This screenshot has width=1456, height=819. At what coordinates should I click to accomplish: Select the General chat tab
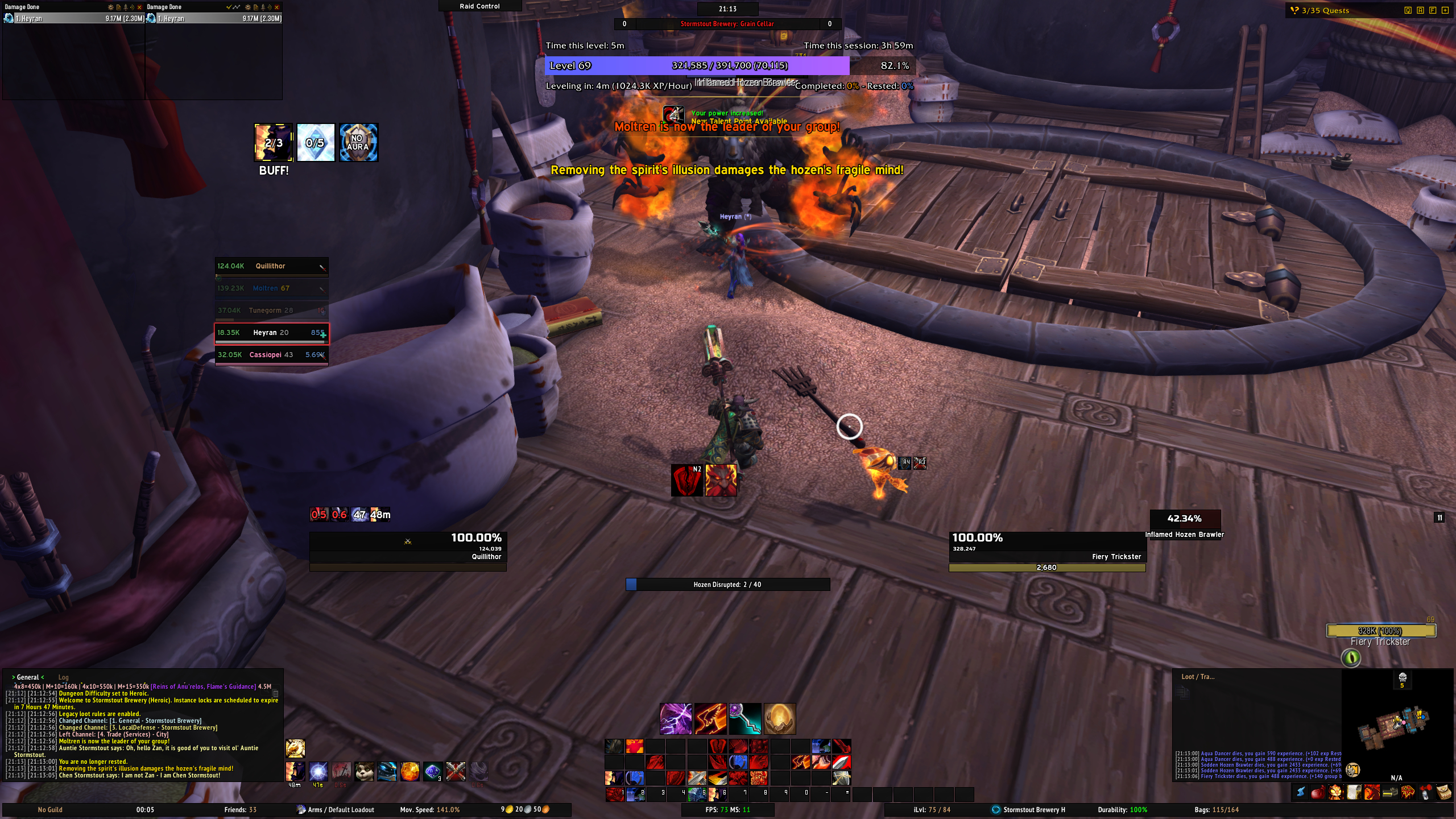pyautogui.click(x=27, y=677)
